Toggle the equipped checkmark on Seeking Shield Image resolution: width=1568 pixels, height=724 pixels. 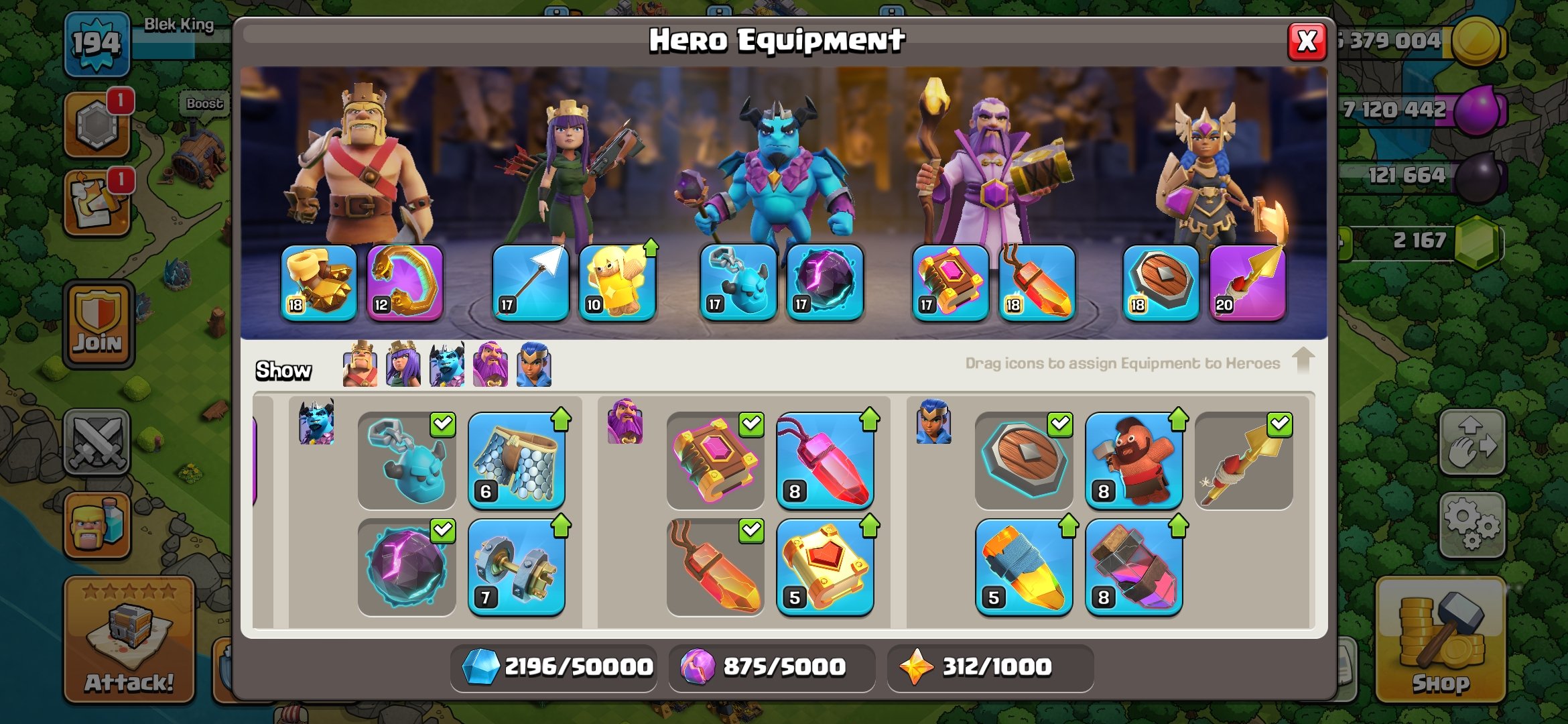tap(1060, 424)
